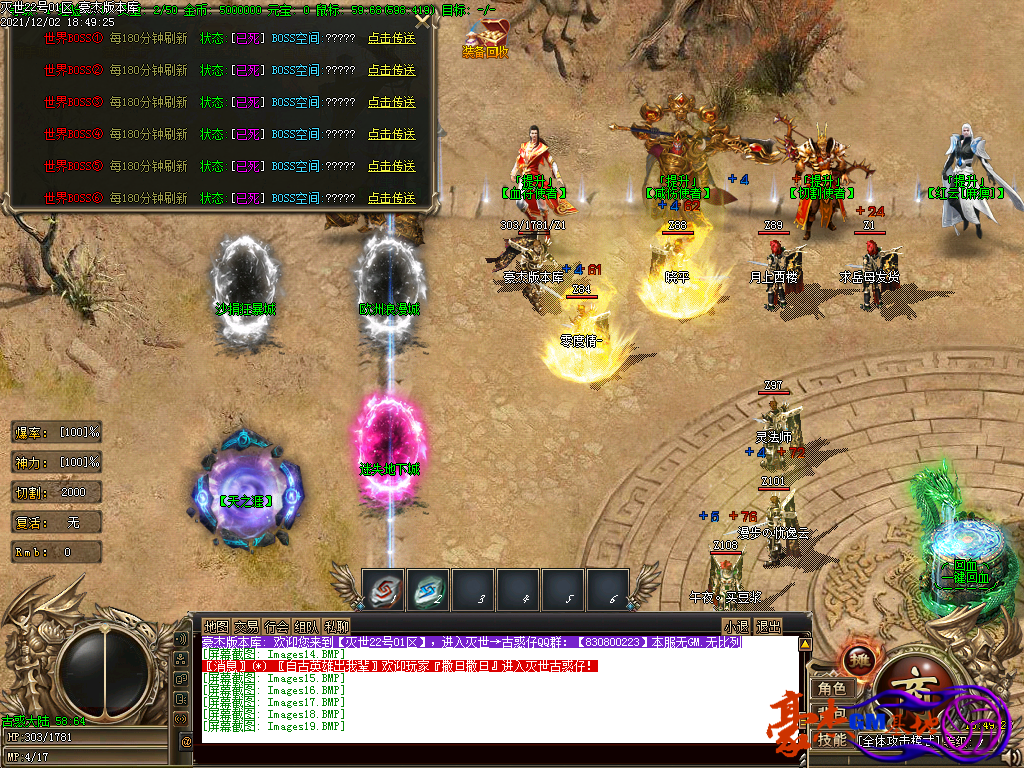This screenshot has width=1024, height=768.
Task: Activate the red rune in hotbar slot 1
Action: (384, 589)
